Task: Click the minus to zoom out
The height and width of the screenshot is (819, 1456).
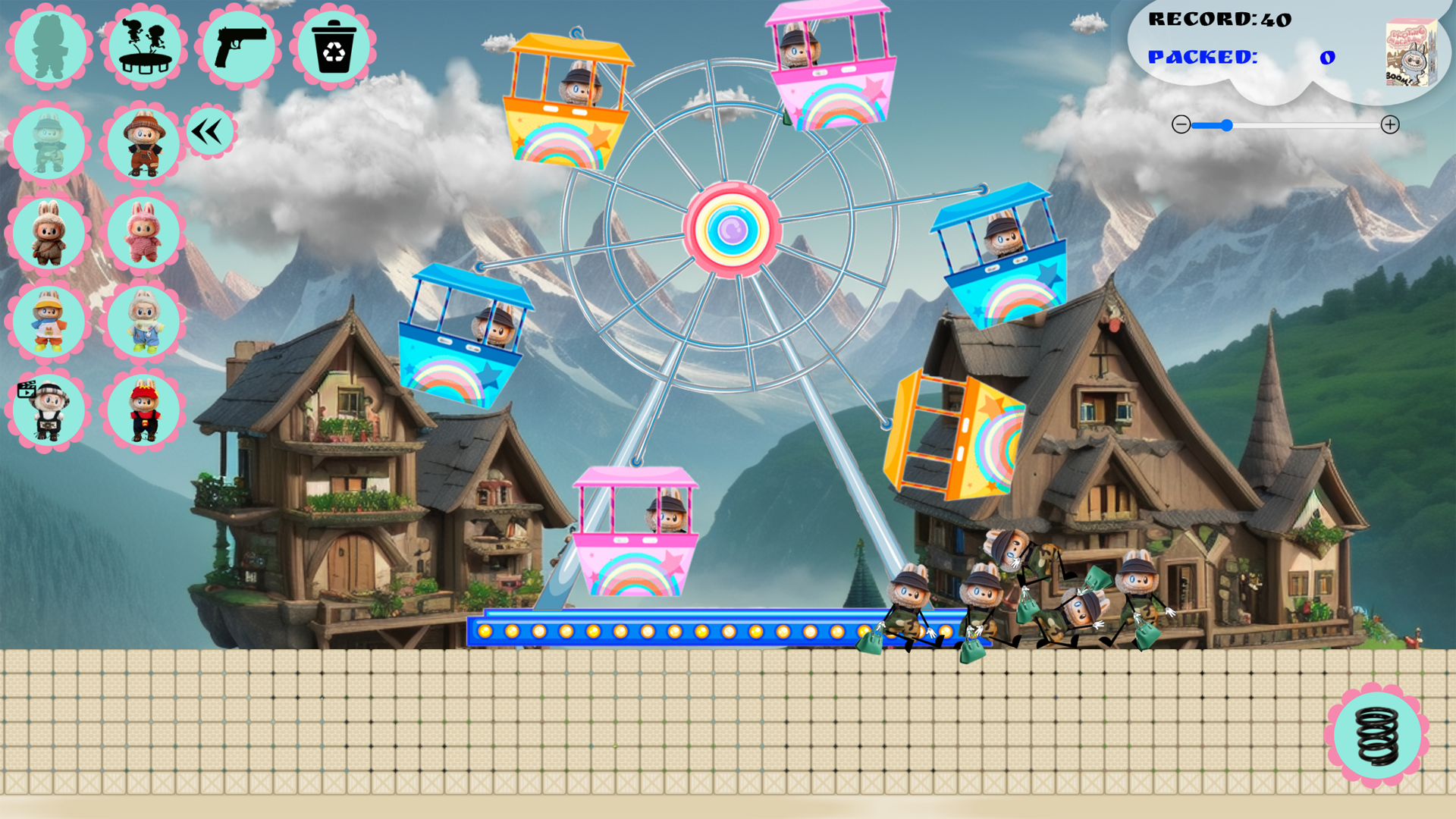Action: (1181, 125)
